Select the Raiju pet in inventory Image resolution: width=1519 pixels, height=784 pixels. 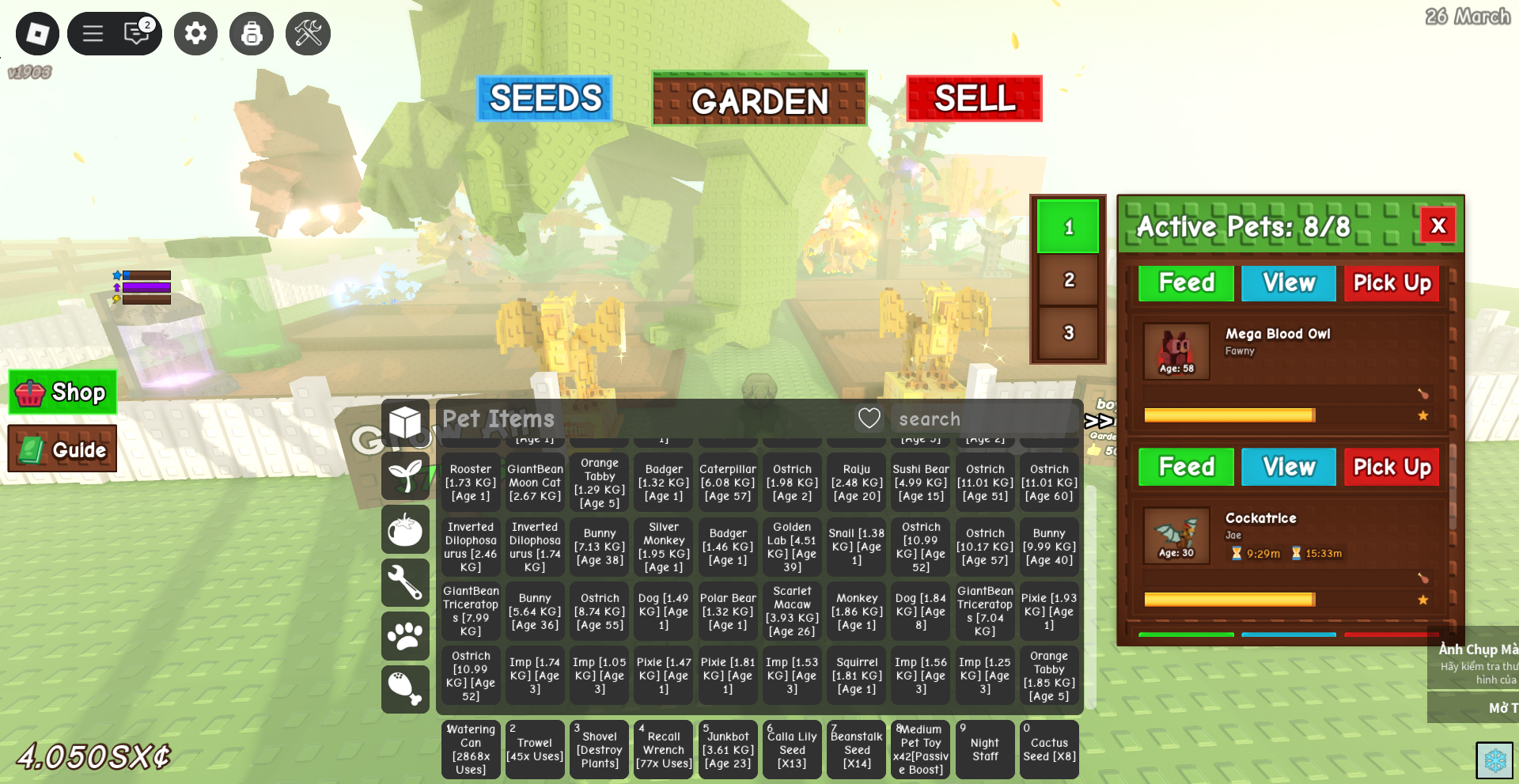[x=856, y=483]
